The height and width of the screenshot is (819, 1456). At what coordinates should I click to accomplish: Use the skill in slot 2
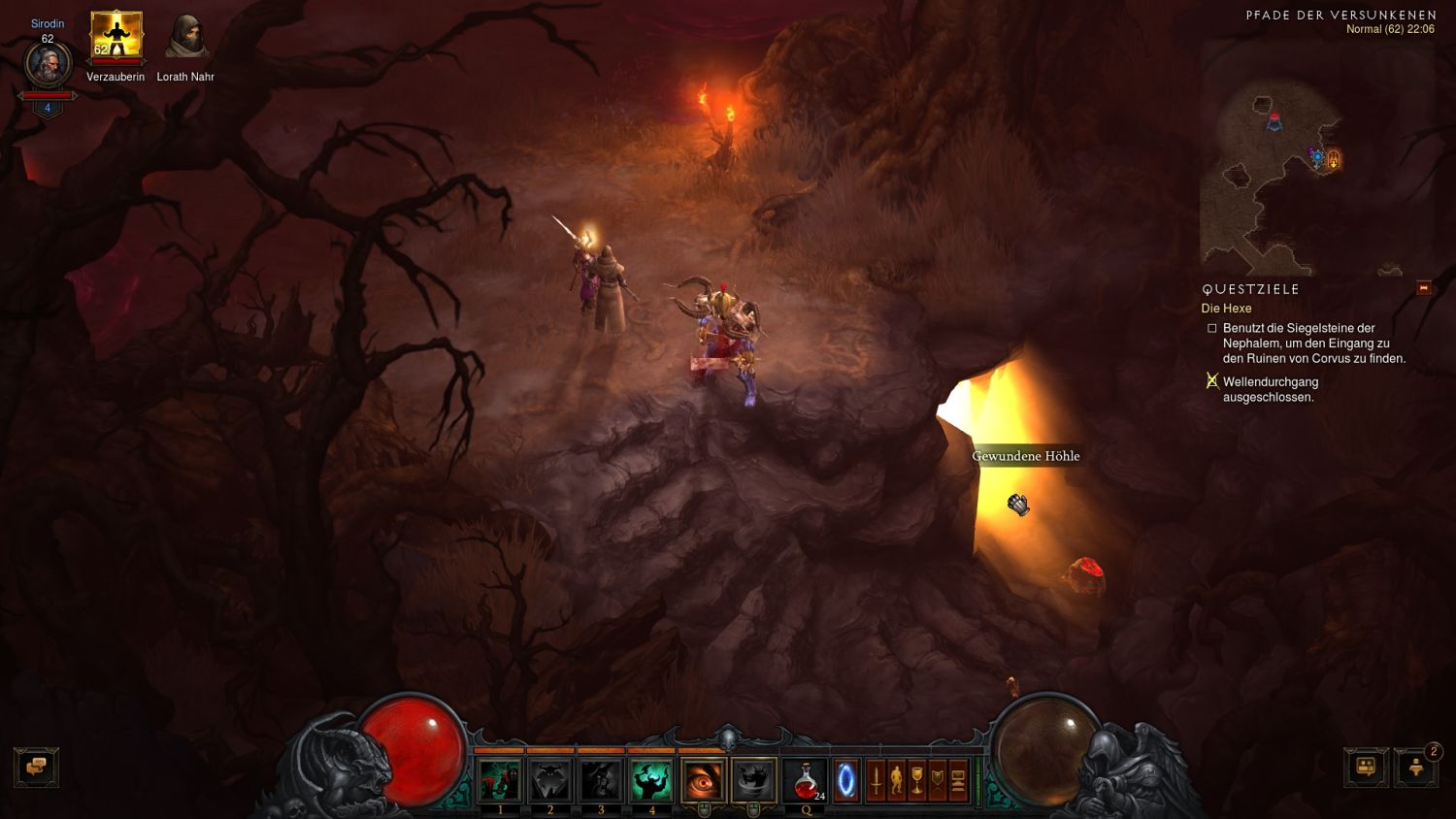click(550, 780)
